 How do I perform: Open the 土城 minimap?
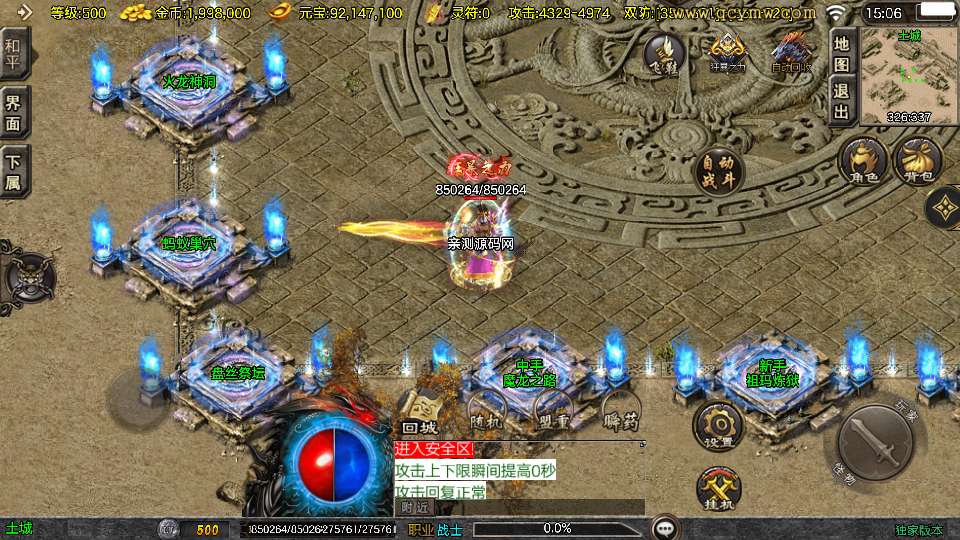(x=908, y=76)
